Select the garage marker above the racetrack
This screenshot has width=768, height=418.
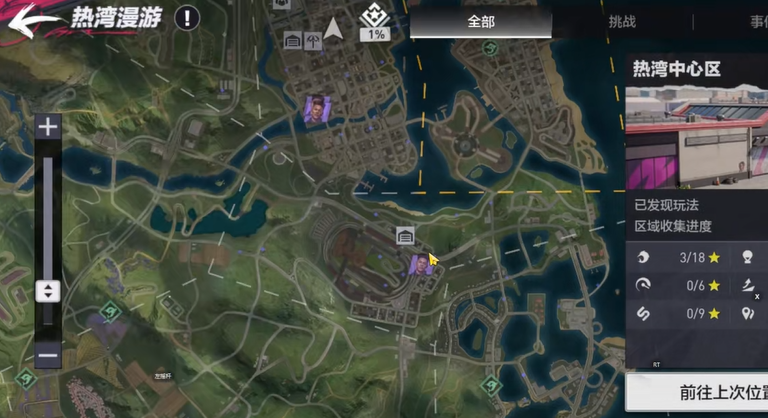(x=406, y=236)
